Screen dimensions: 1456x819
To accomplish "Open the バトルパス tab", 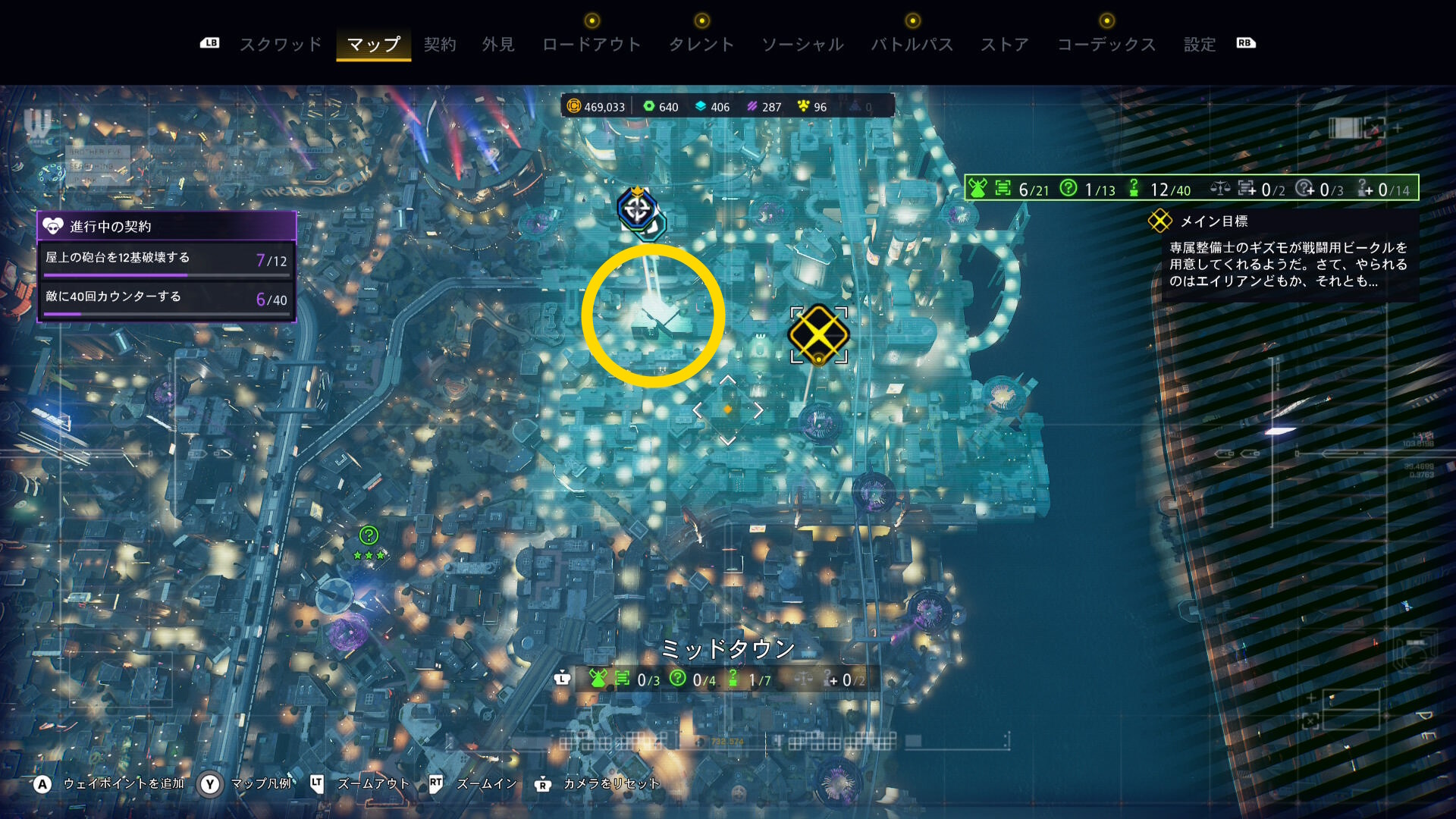I will (912, 45).
